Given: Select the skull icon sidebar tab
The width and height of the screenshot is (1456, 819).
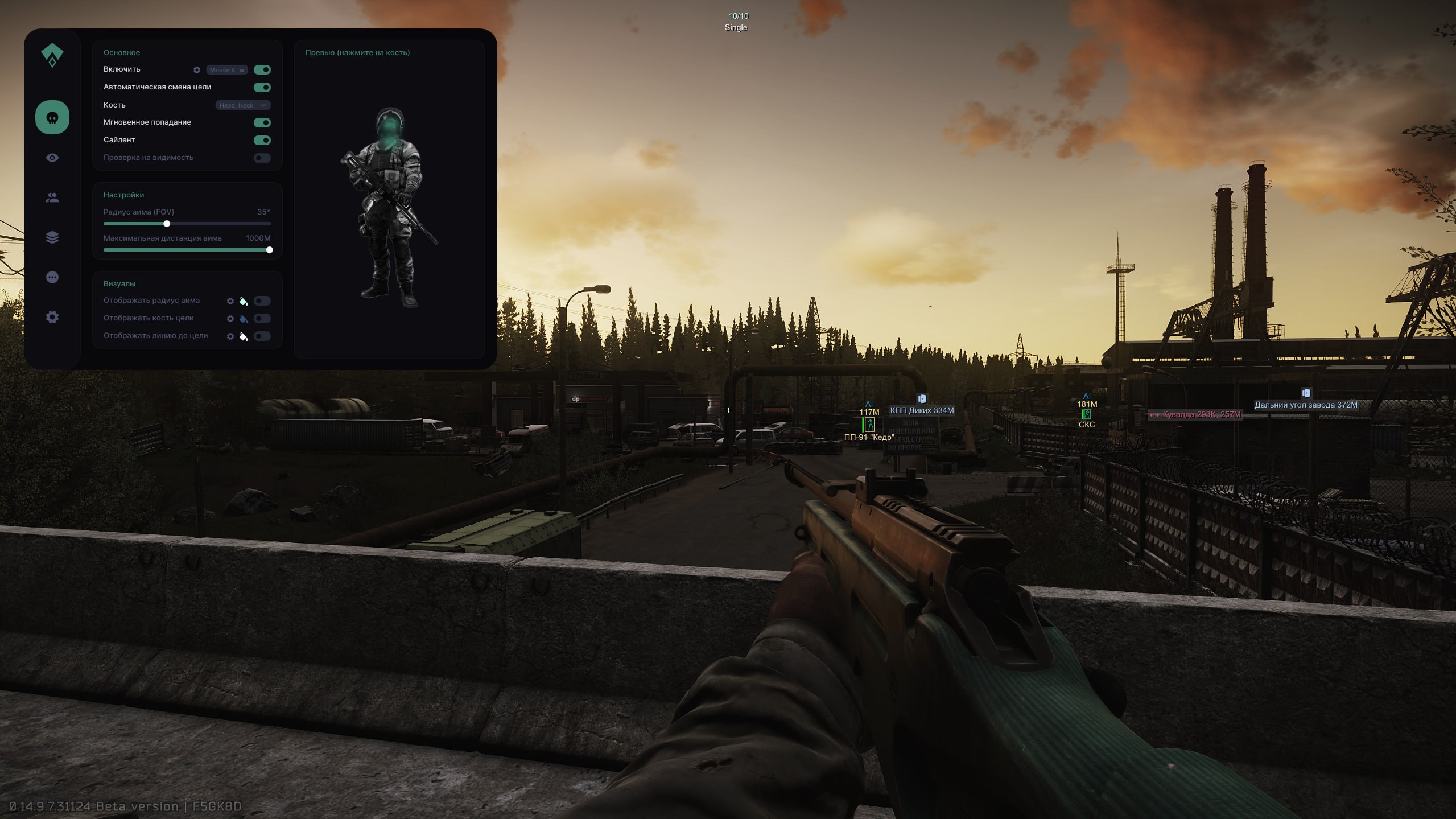Looking at the screenshot, I should [x=52, y=117].
